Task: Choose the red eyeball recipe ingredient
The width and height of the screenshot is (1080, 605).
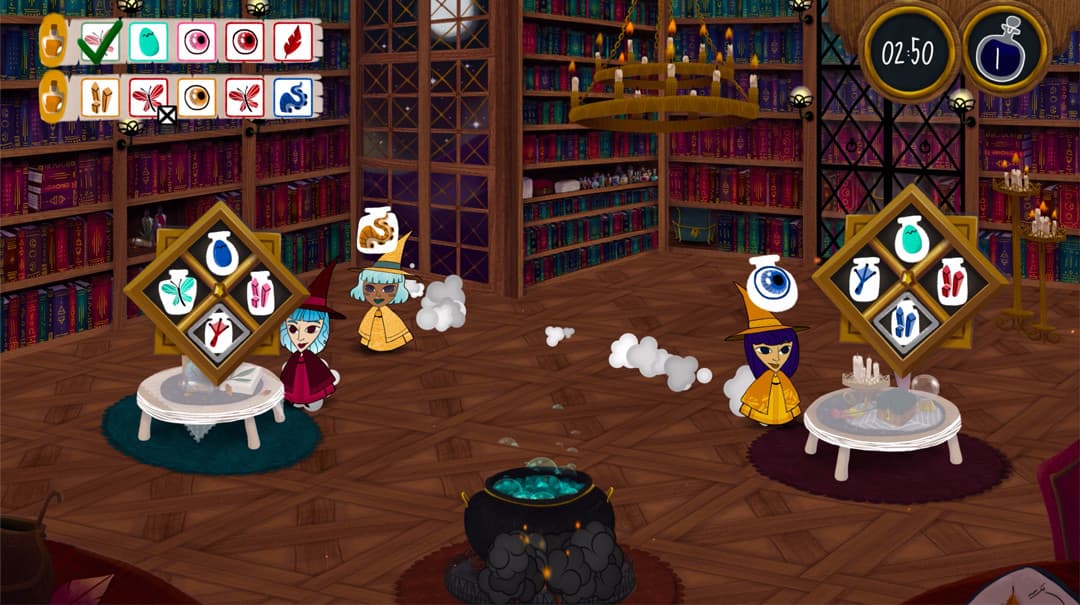Action: (245, 42)
